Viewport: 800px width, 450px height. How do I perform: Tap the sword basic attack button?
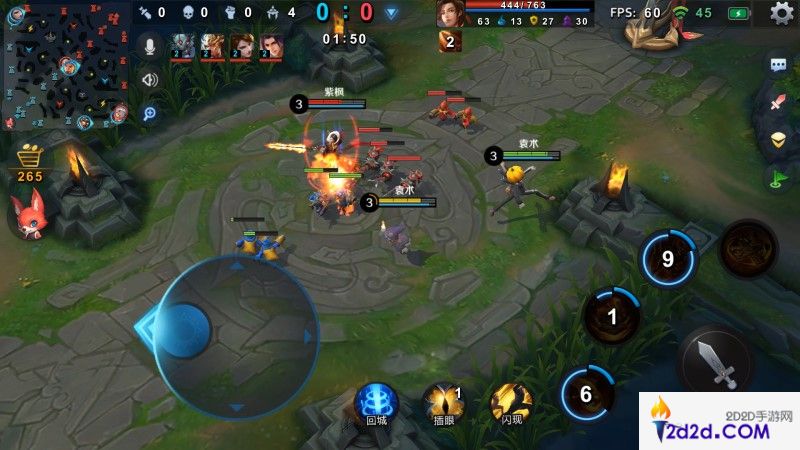tap(717, 362)
